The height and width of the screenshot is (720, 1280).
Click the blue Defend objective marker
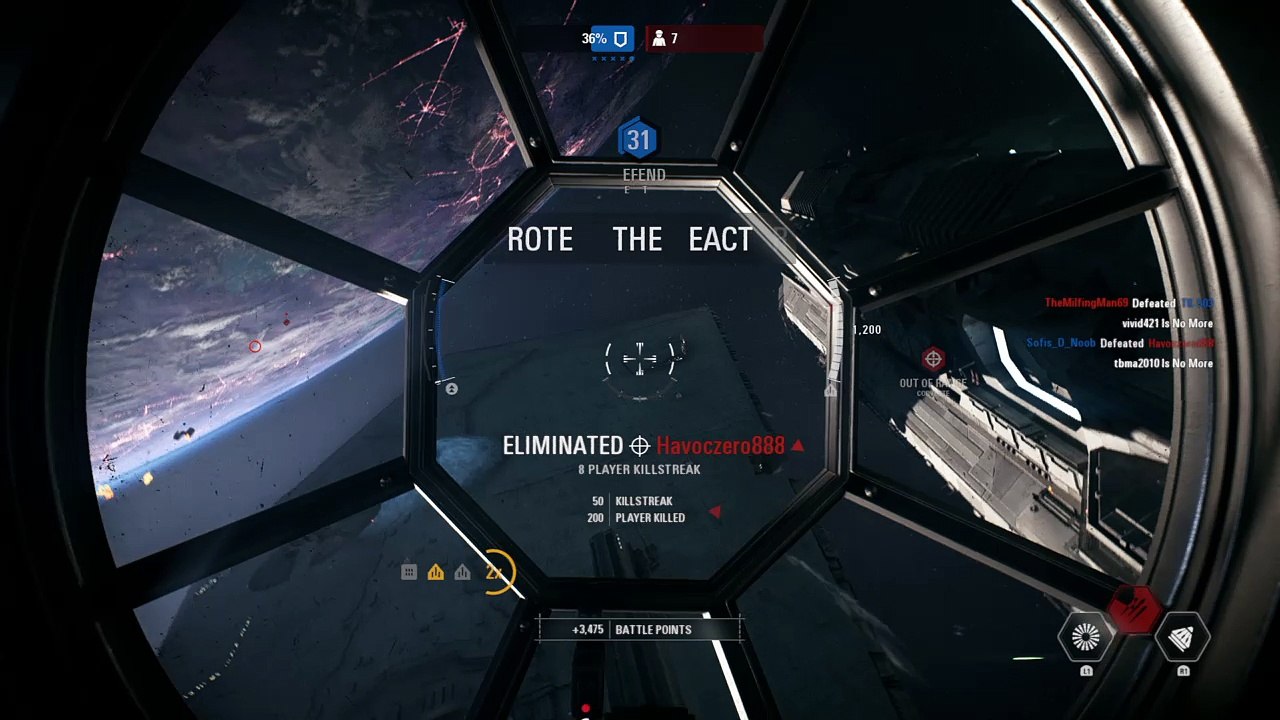(638, 141)
